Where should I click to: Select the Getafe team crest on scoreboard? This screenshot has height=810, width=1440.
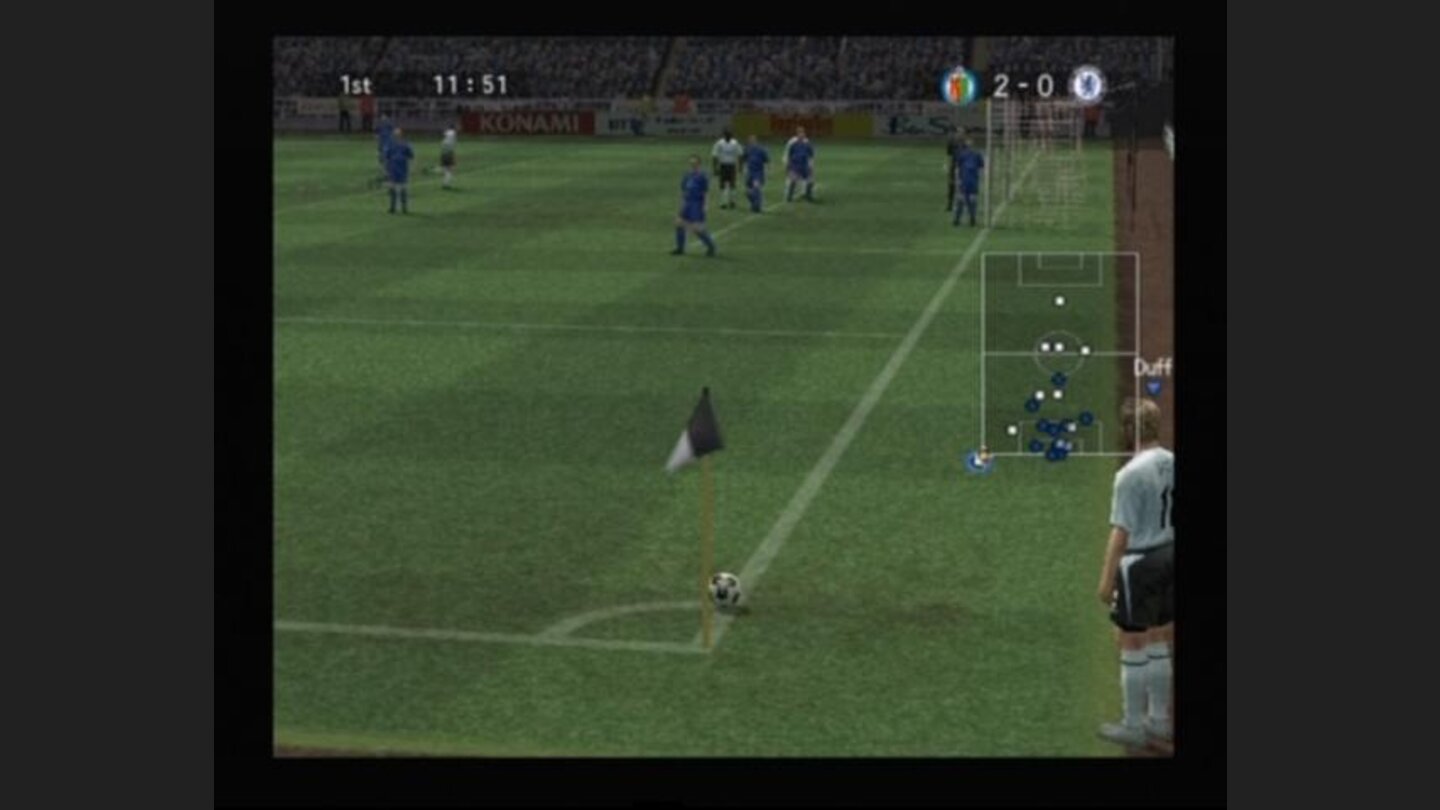[958, 87]
